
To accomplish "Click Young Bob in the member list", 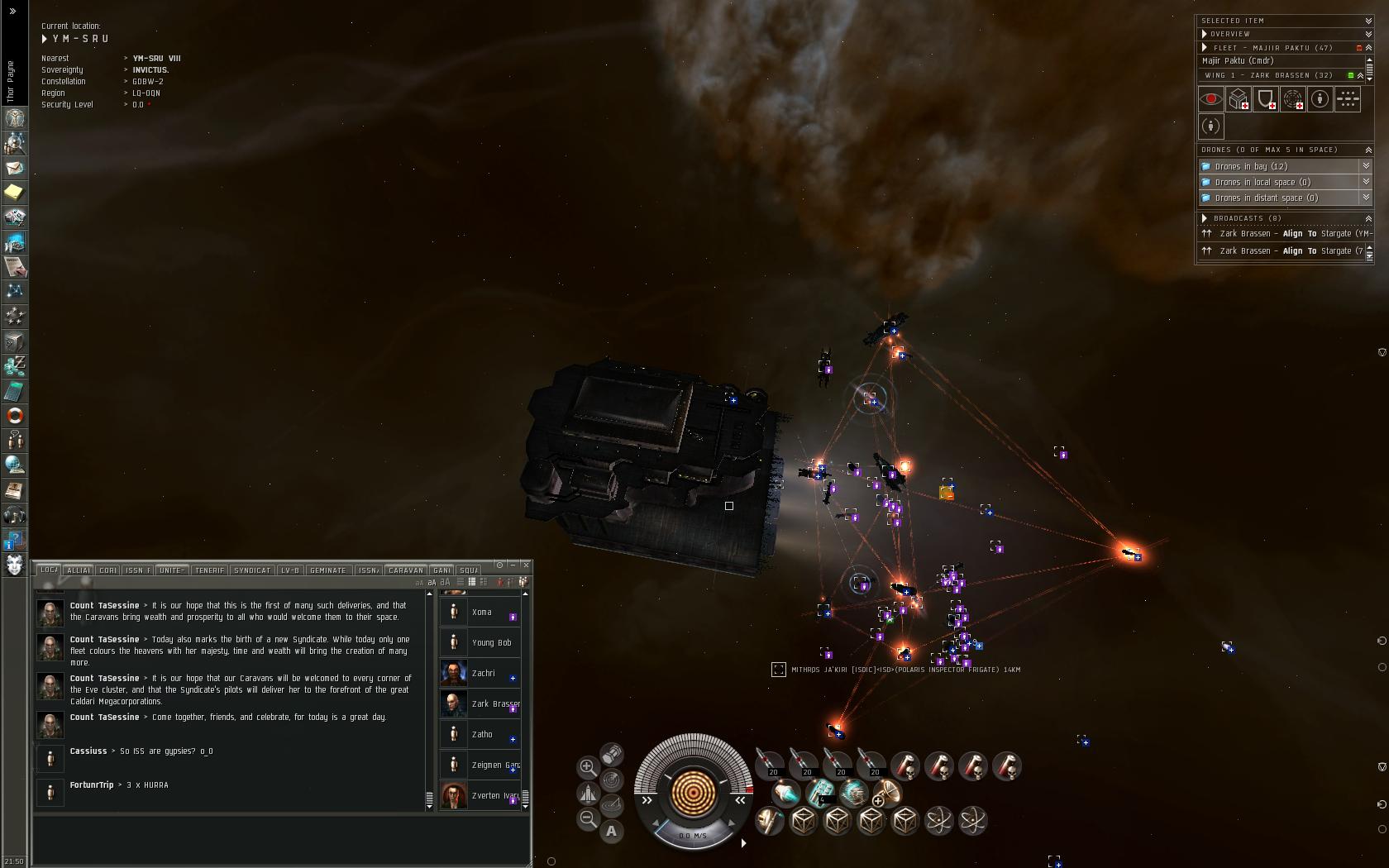I will pyautogui.click(x=491, y=643).
